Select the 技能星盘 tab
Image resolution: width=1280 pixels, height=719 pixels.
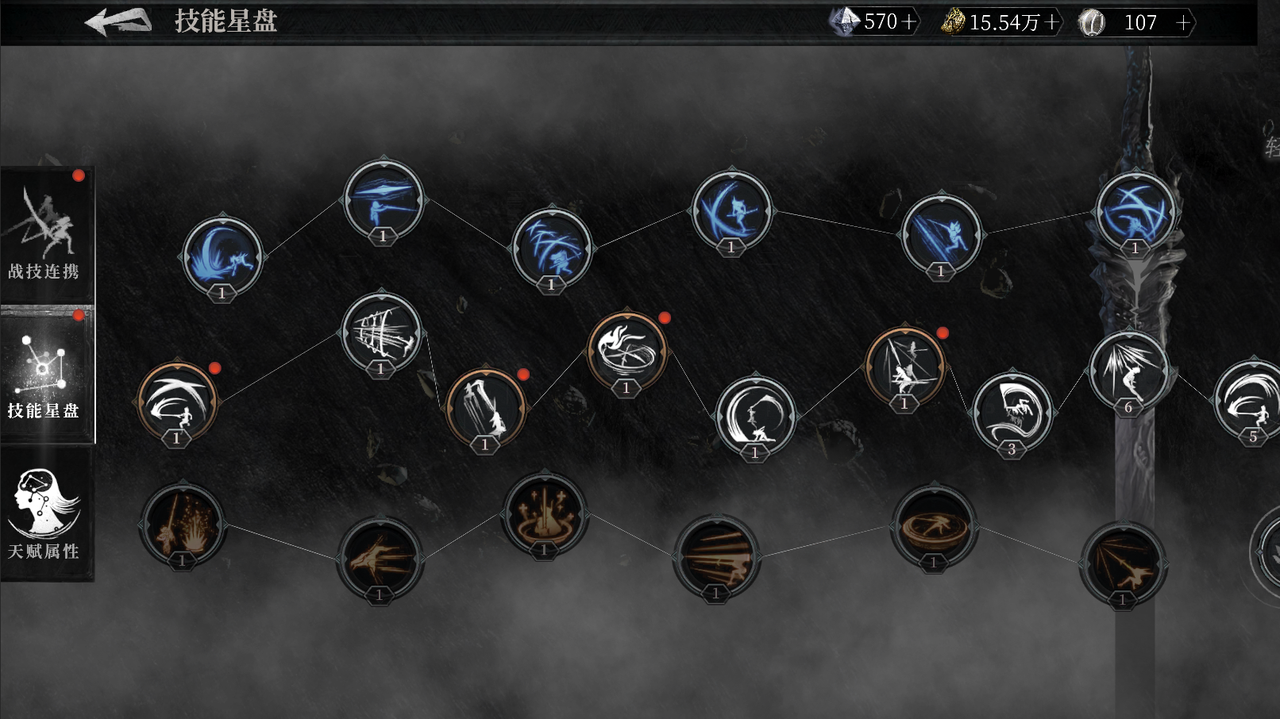[46, 374]
